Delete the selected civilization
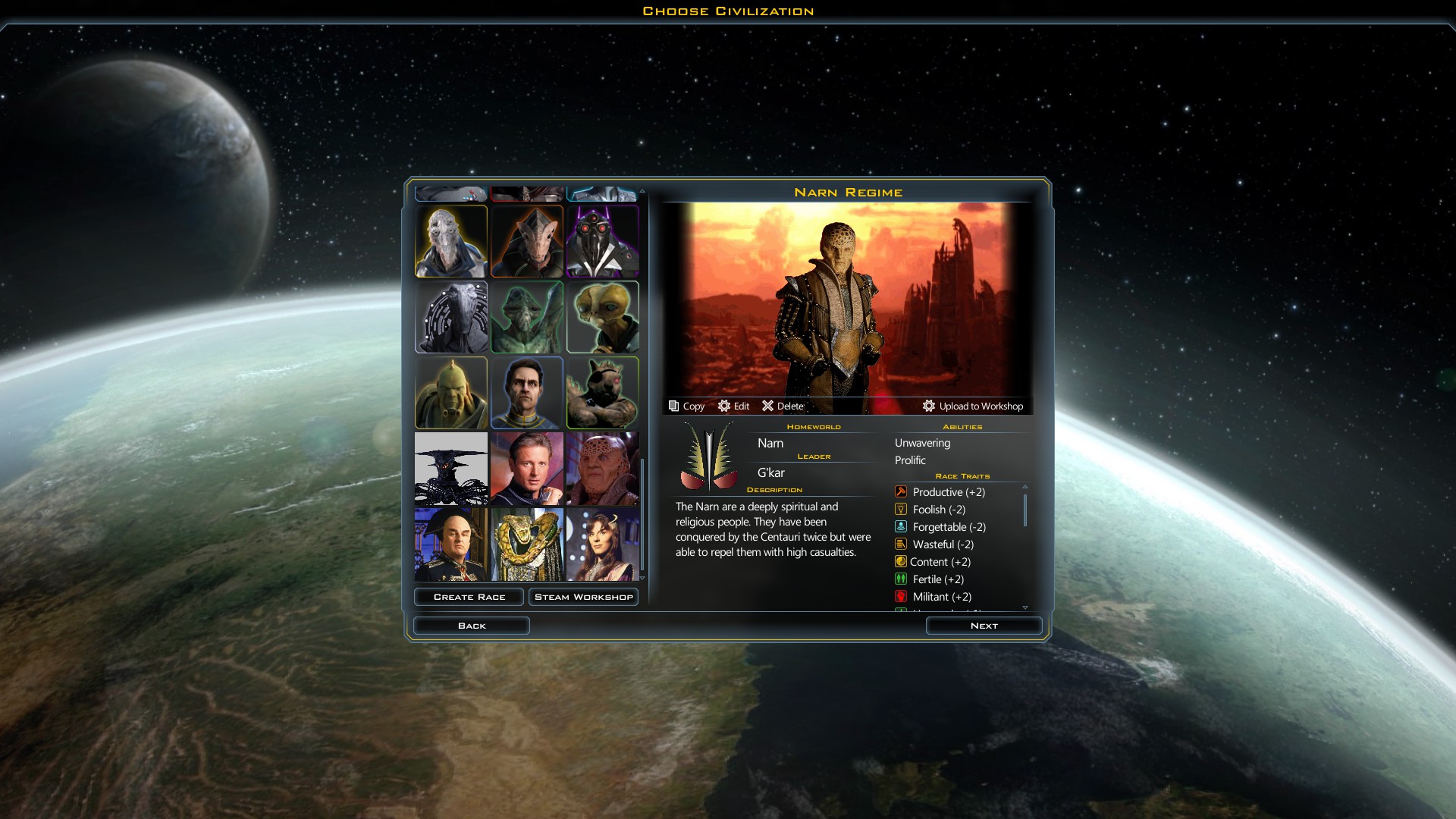The image size is (1456, 819). 783,406
